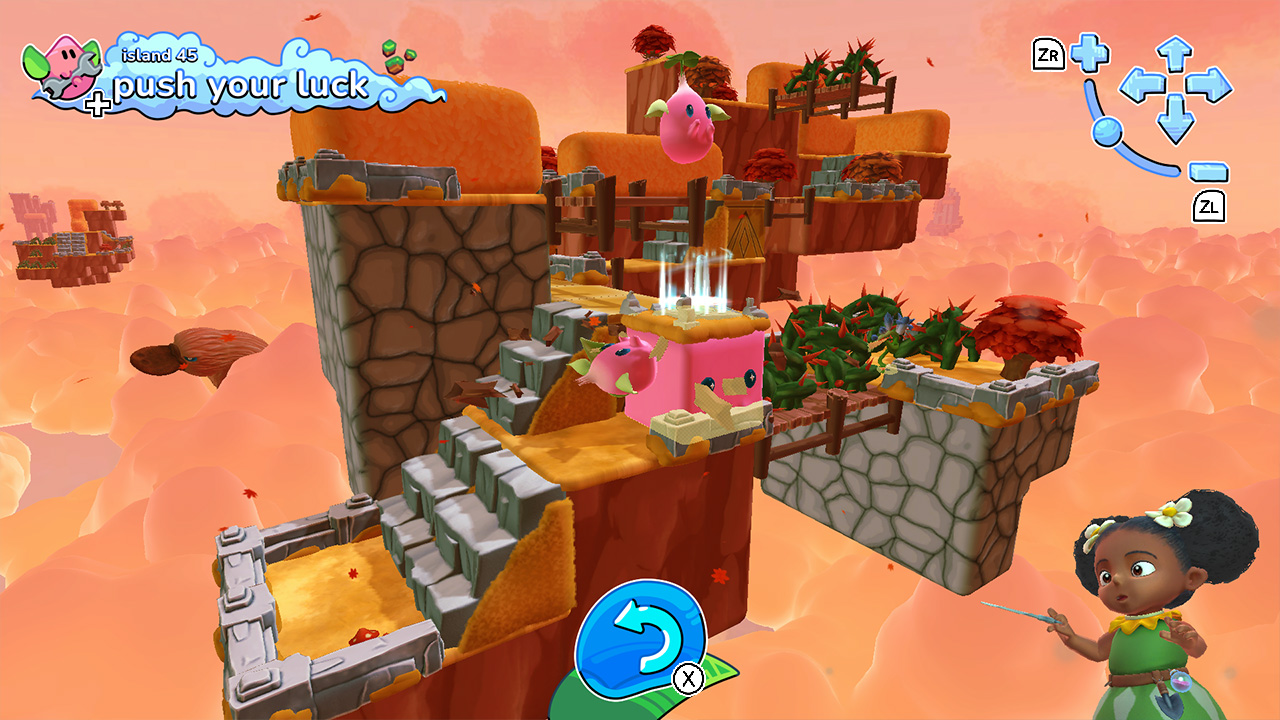Viewport: 1280px width, 720px height.
Task: Click the ball on the curved zoom slider
Action: 1108,132
